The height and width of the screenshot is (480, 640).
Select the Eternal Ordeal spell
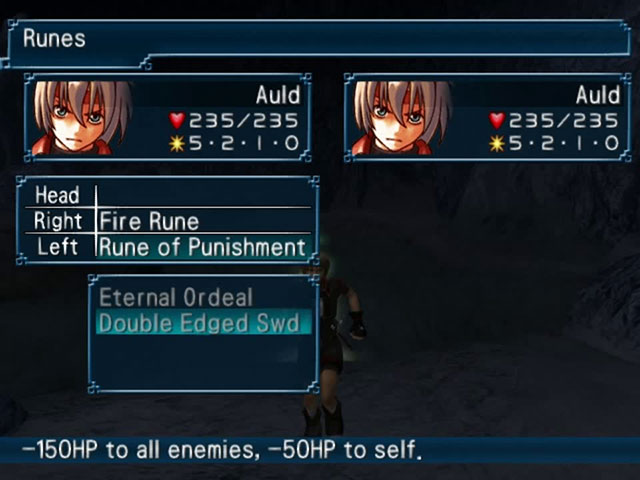[176, 298]
